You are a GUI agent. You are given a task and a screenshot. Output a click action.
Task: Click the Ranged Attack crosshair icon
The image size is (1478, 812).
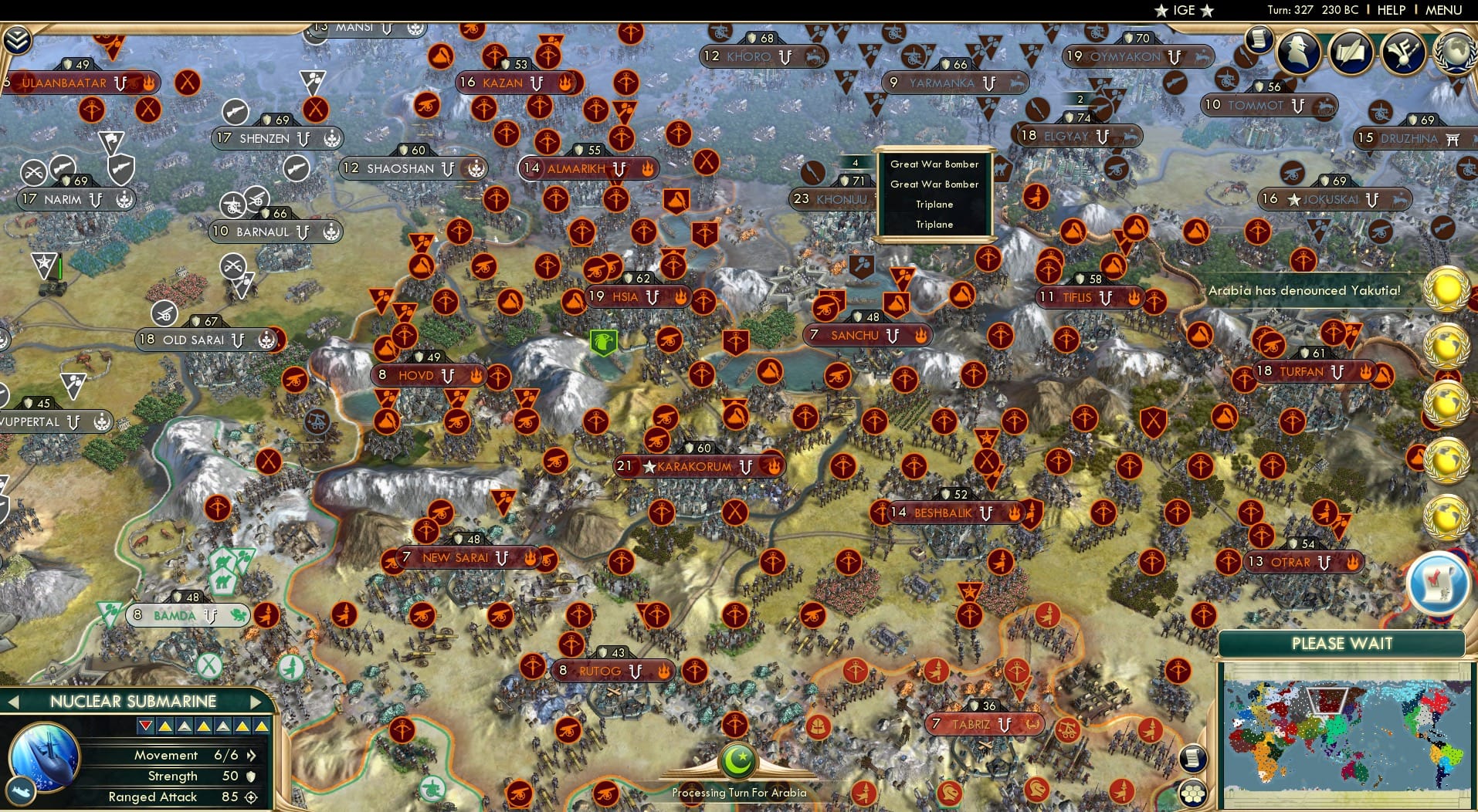click(x=250, y=797)
